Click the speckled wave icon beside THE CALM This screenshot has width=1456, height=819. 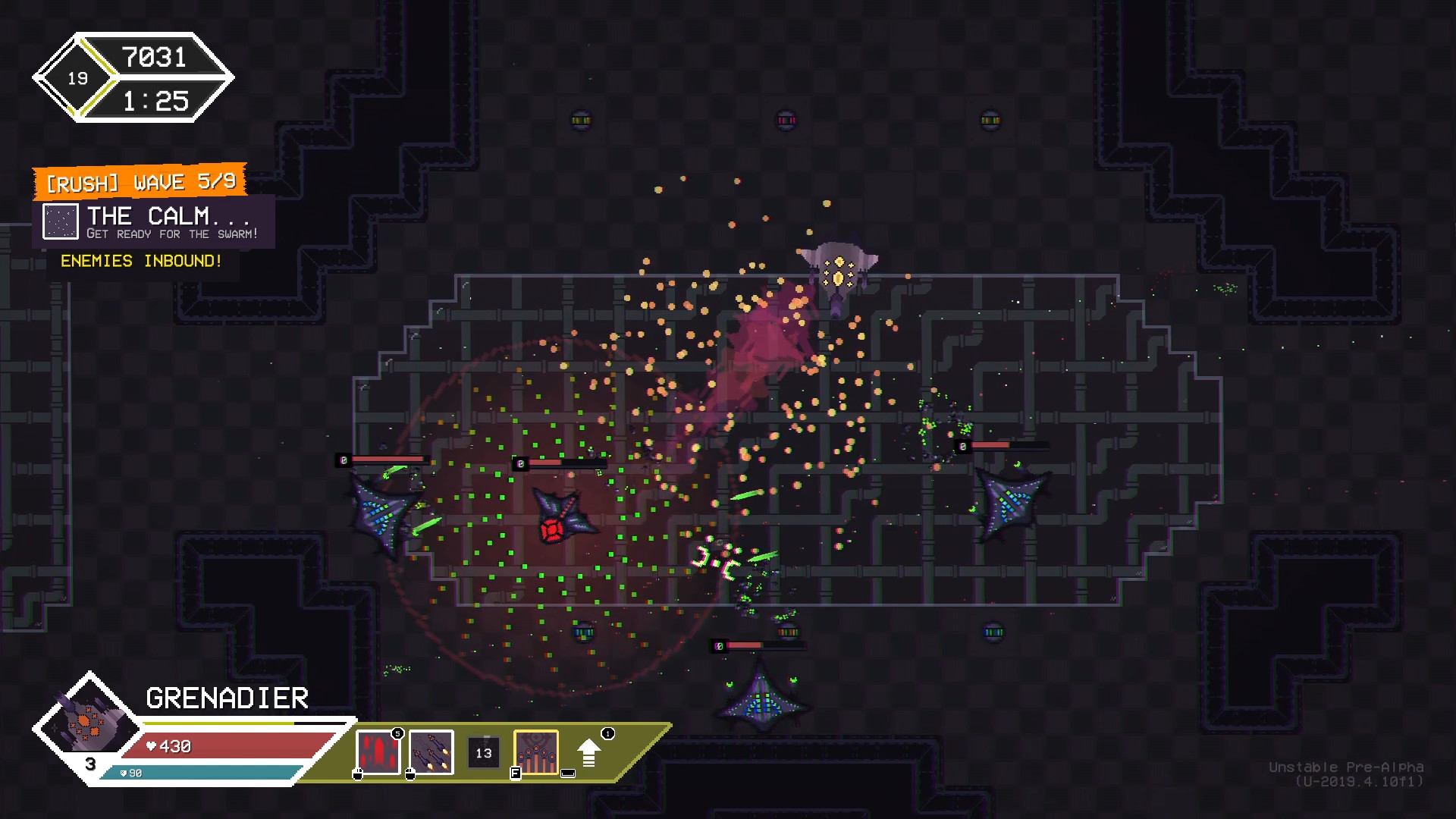61,221
